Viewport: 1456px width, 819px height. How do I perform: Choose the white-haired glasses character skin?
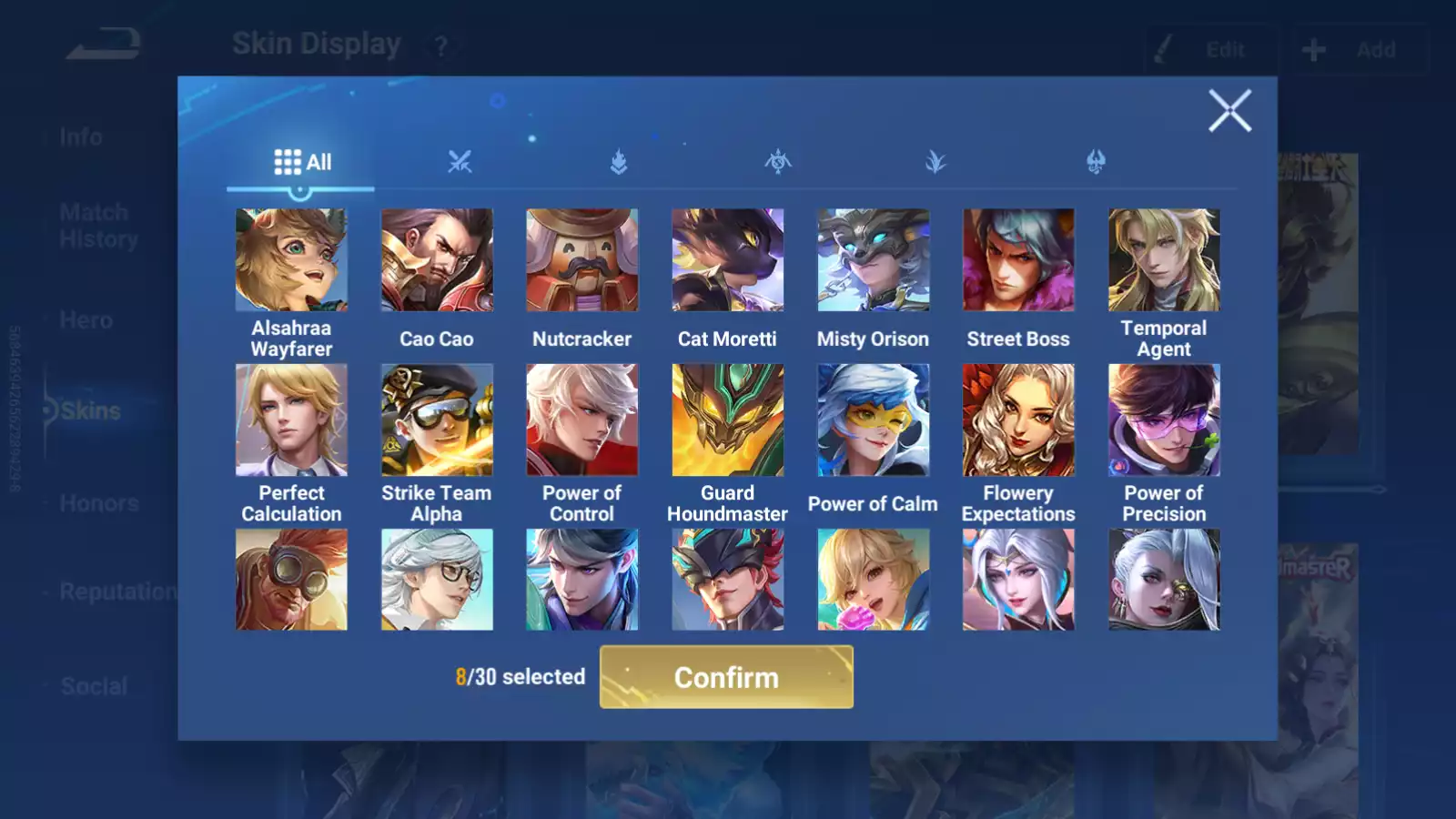(437, 580)
